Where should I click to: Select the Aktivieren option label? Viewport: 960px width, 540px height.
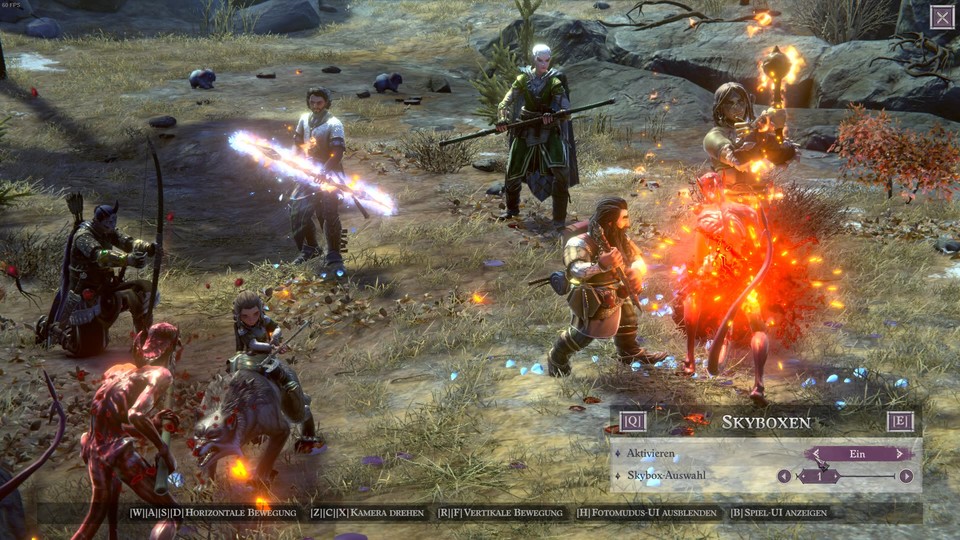pos(652,454)
